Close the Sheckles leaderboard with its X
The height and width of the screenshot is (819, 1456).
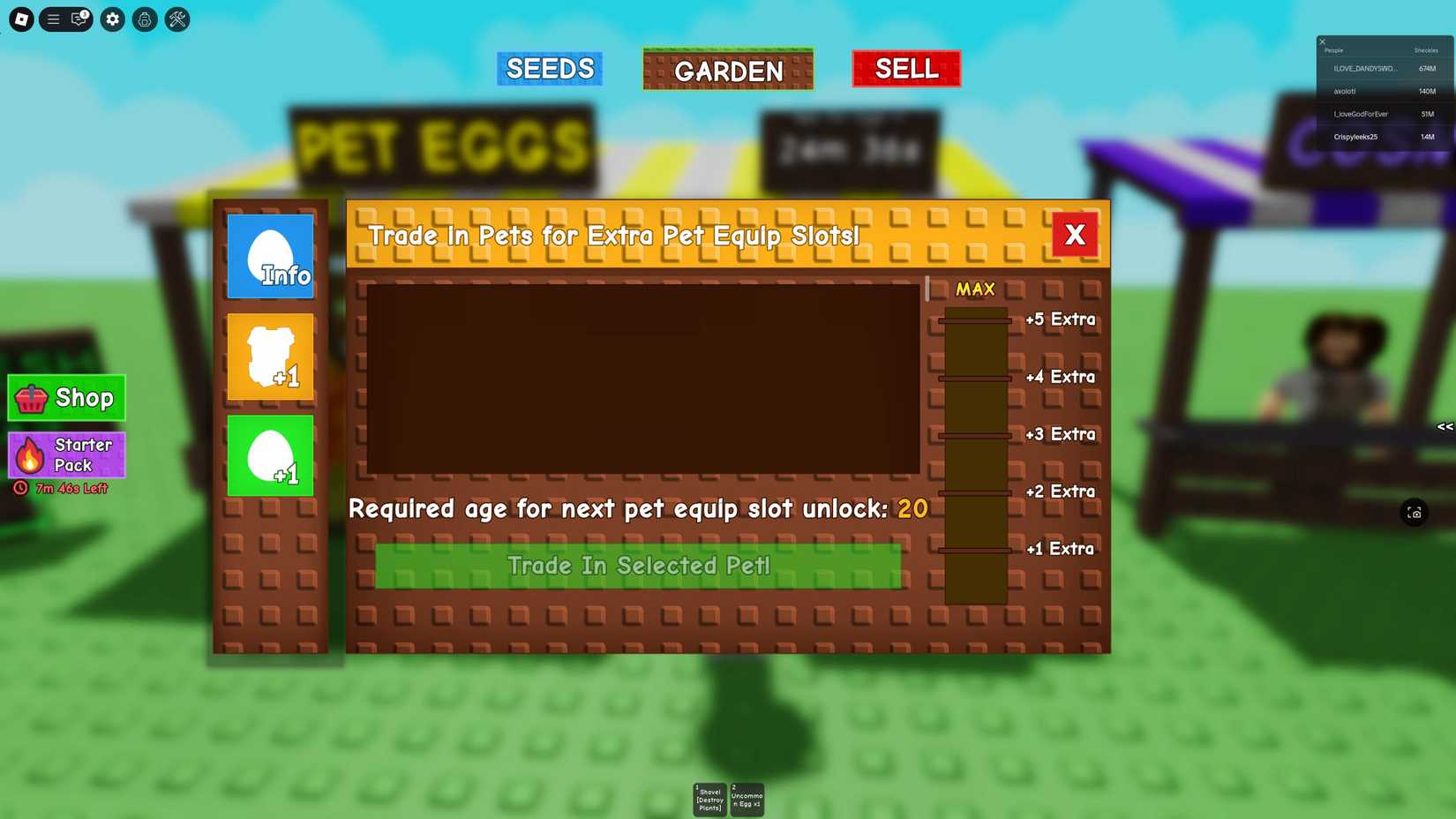[1321, 41]
